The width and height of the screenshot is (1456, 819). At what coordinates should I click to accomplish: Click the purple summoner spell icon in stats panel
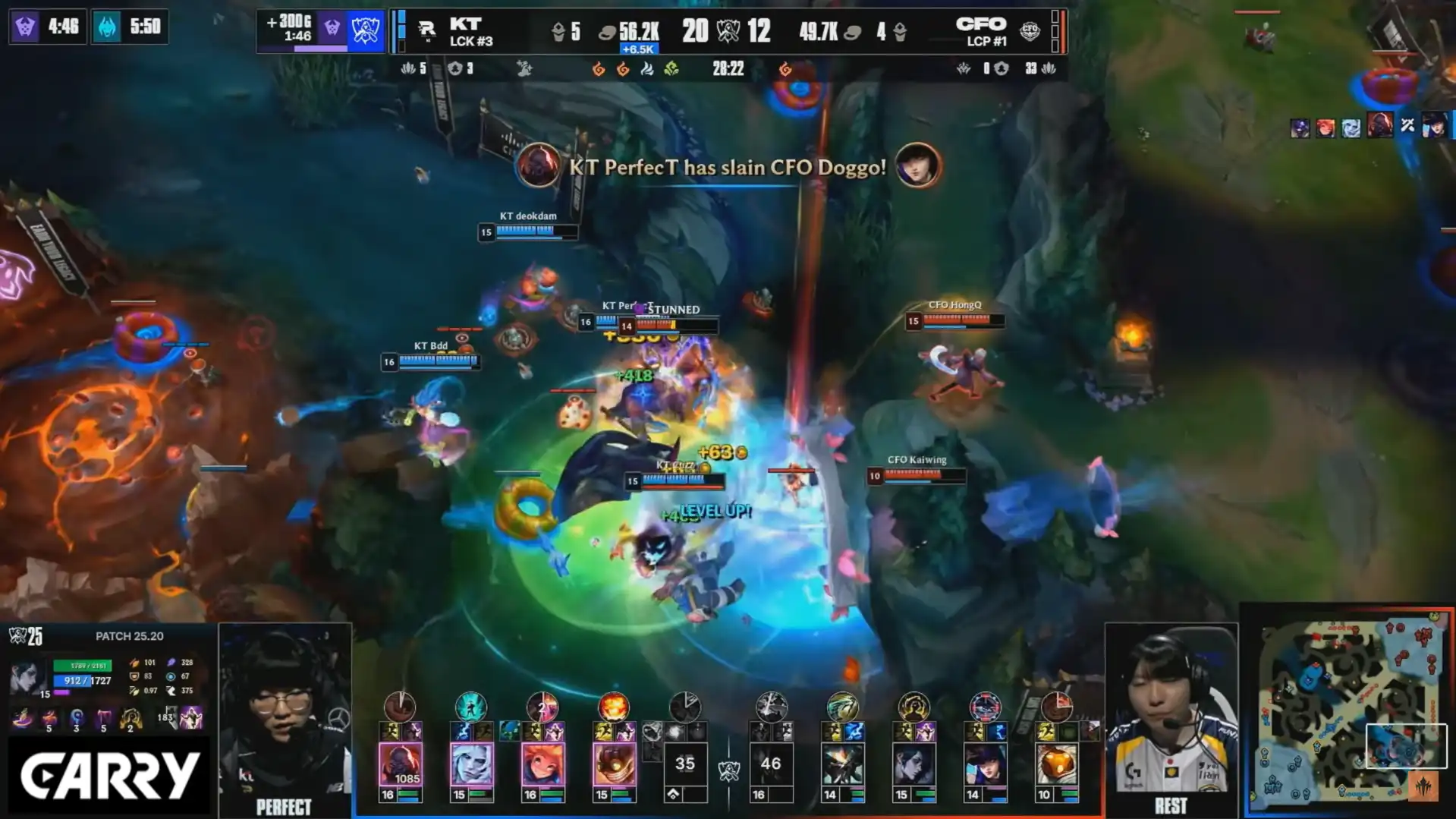(191, 717)
